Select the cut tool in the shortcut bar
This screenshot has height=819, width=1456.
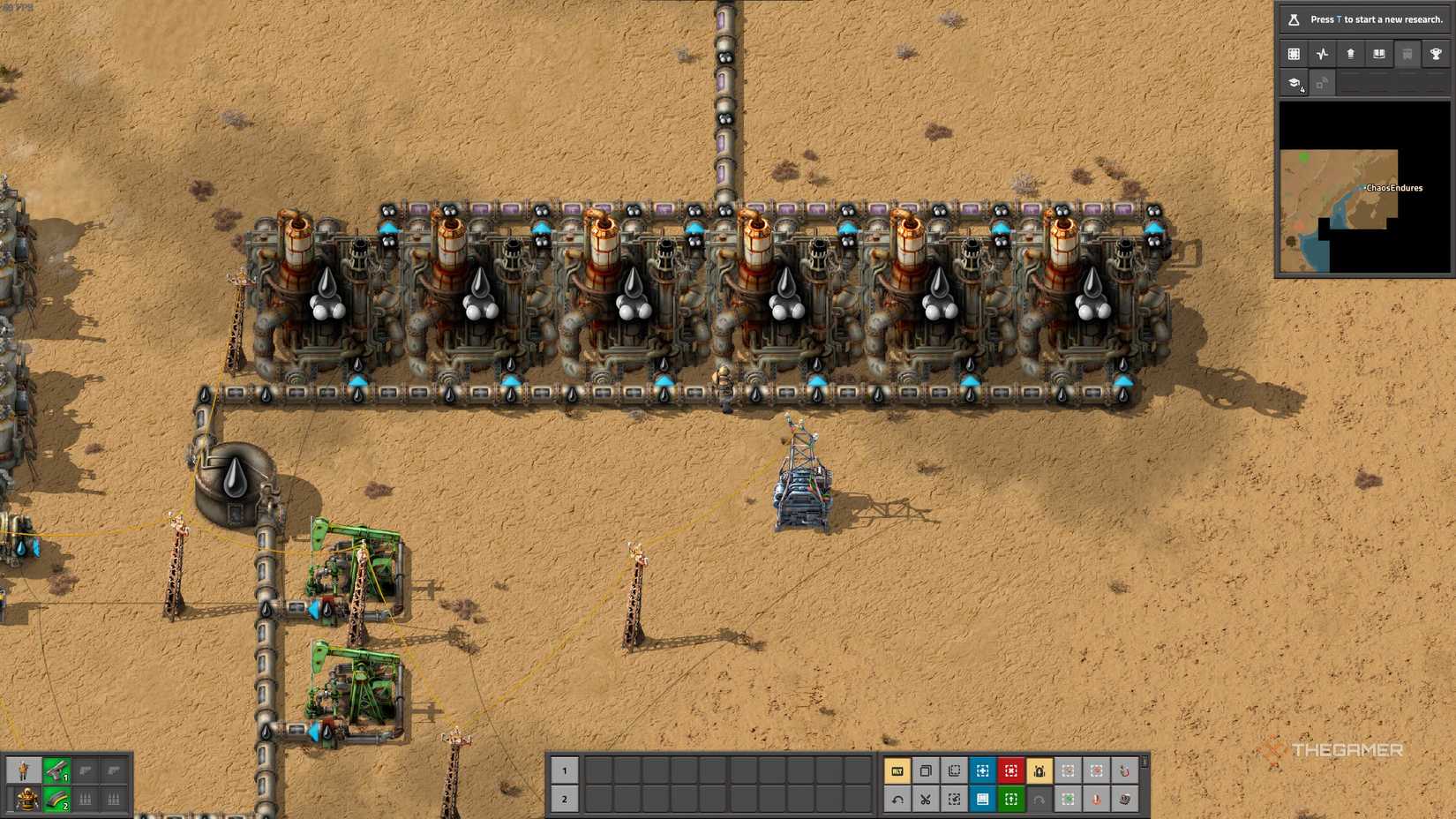coord(925,801)
